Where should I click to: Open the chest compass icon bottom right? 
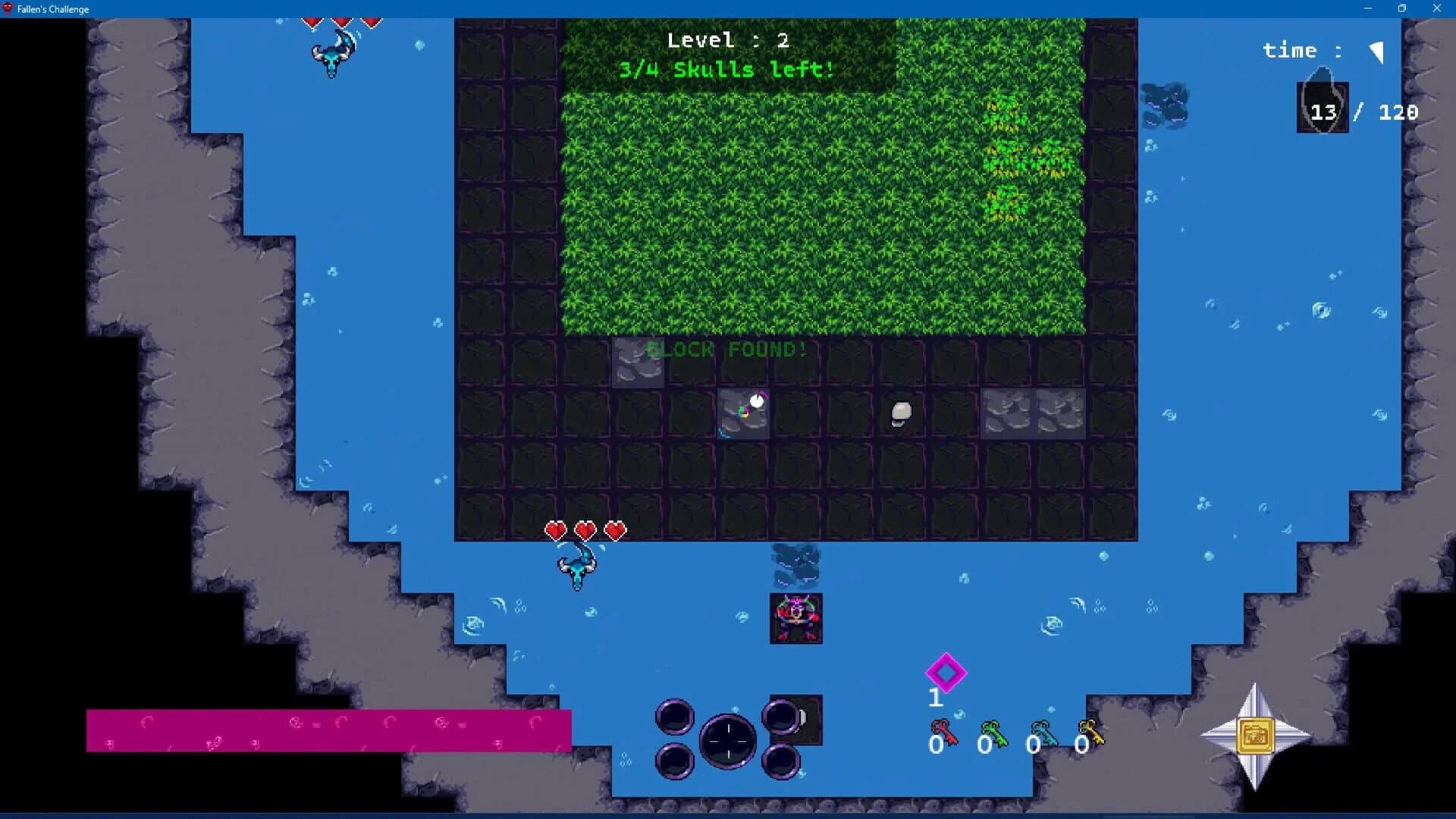[1257, 736]
